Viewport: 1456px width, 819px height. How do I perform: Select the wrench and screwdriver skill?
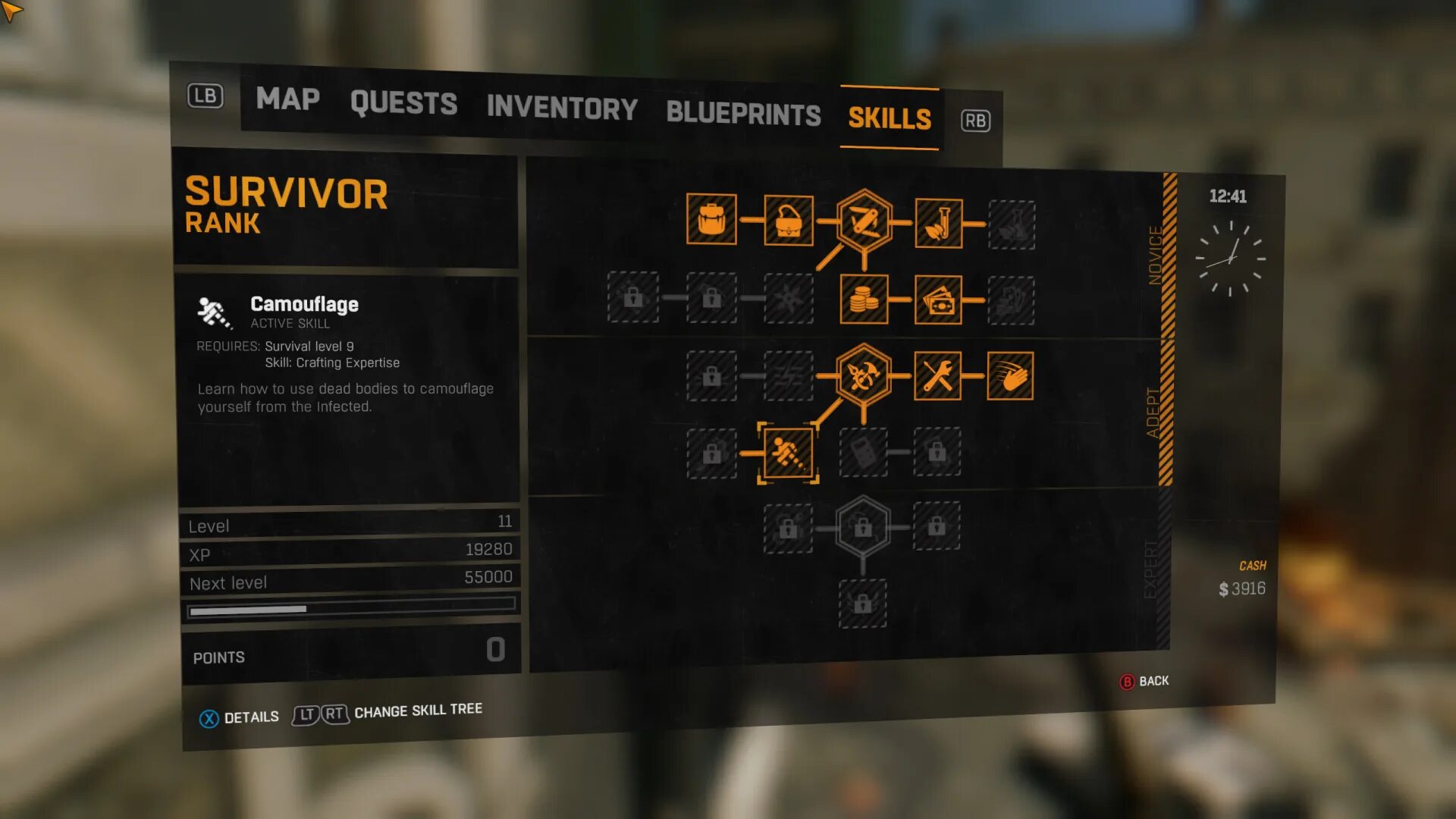pyautogui.click(x=937, y=375)
